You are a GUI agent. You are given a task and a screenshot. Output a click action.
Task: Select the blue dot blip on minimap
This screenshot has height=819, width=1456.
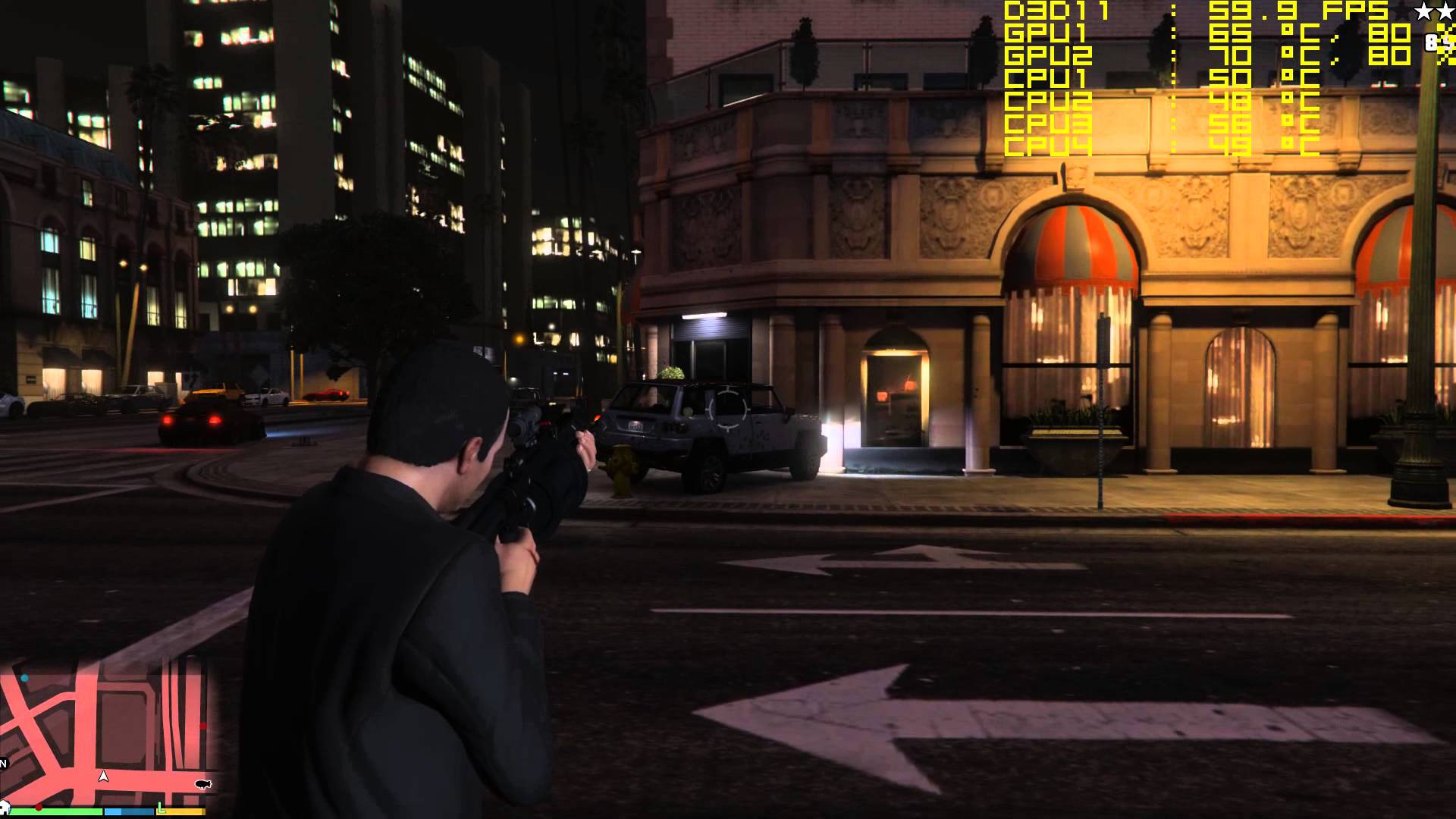[25, 678]
